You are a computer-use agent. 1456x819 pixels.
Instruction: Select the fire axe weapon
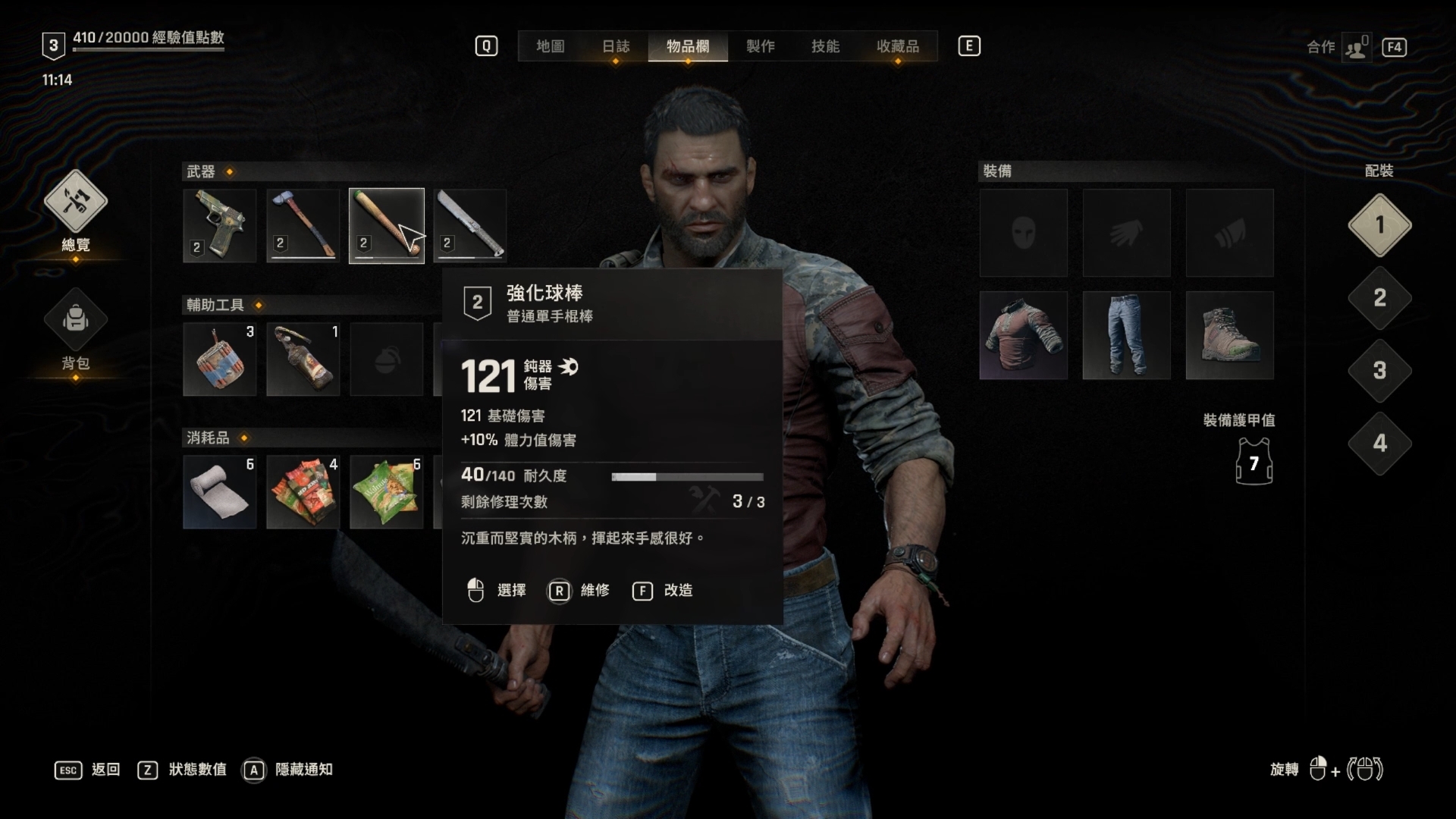(x=303, y=225)
